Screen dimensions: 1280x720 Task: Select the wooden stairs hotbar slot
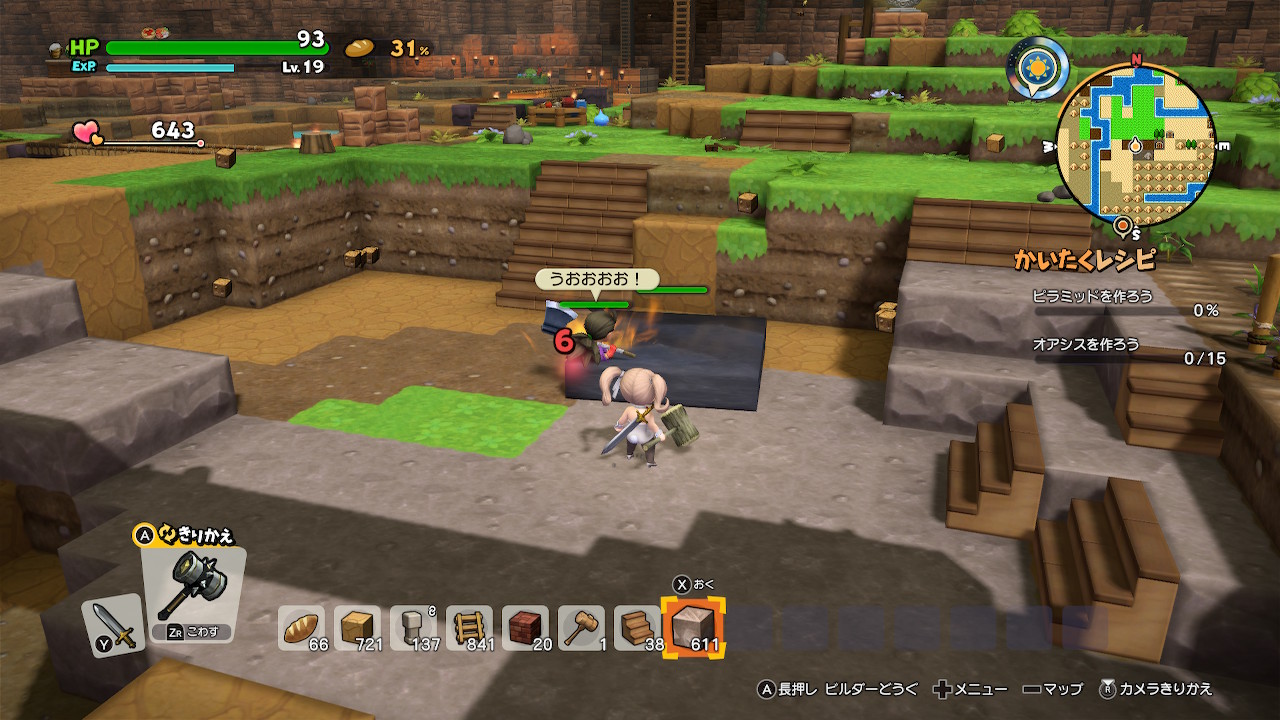[637, 627]
